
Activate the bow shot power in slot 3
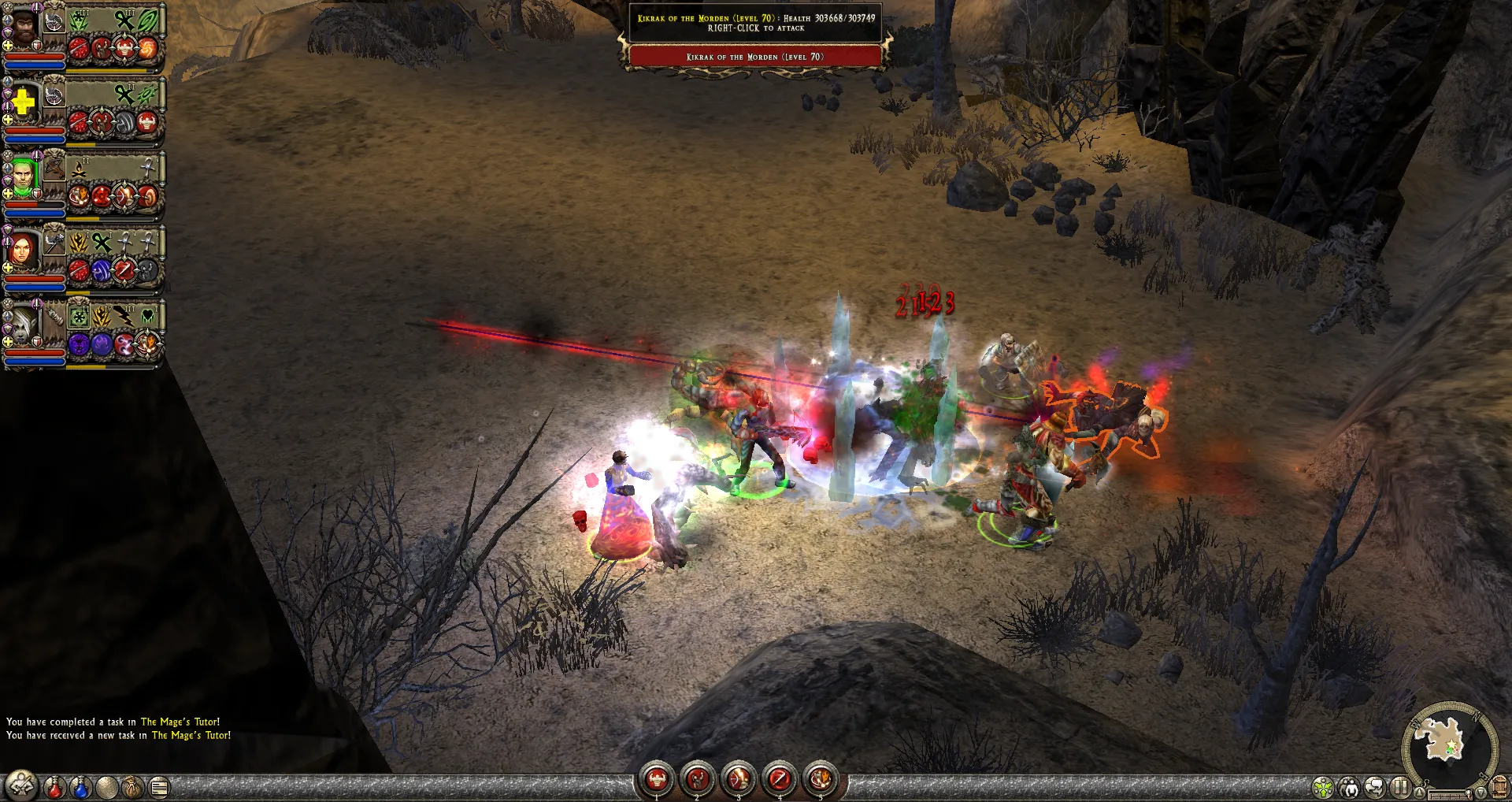pos(738,779)
